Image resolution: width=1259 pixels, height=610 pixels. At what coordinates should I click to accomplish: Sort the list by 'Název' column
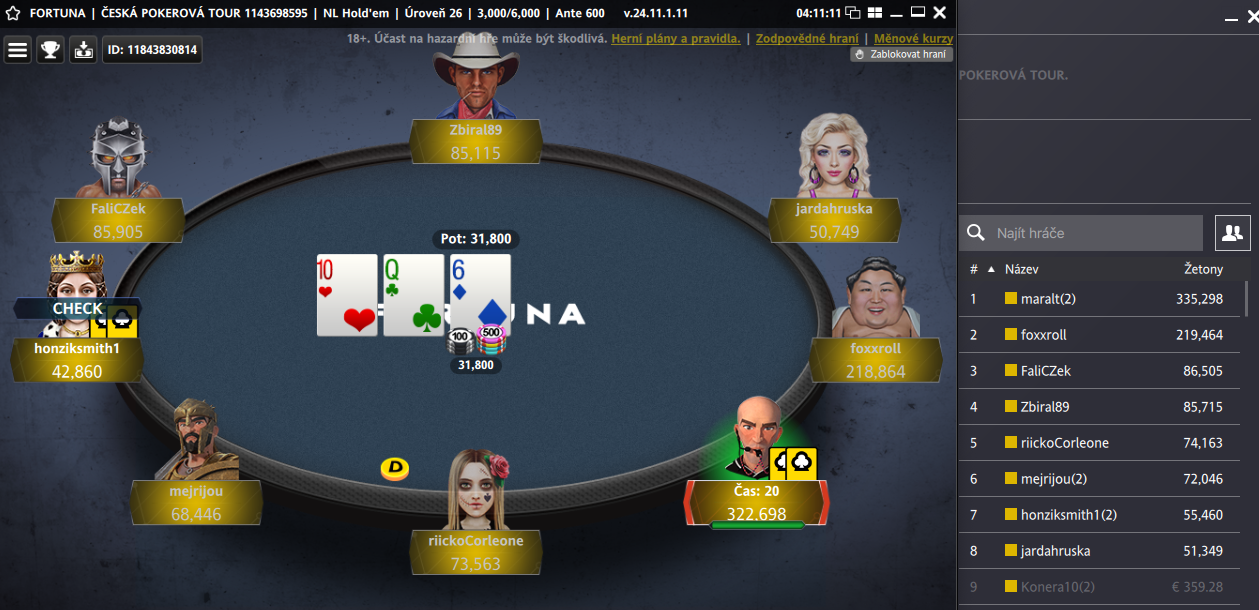(x=1022, y=269)
